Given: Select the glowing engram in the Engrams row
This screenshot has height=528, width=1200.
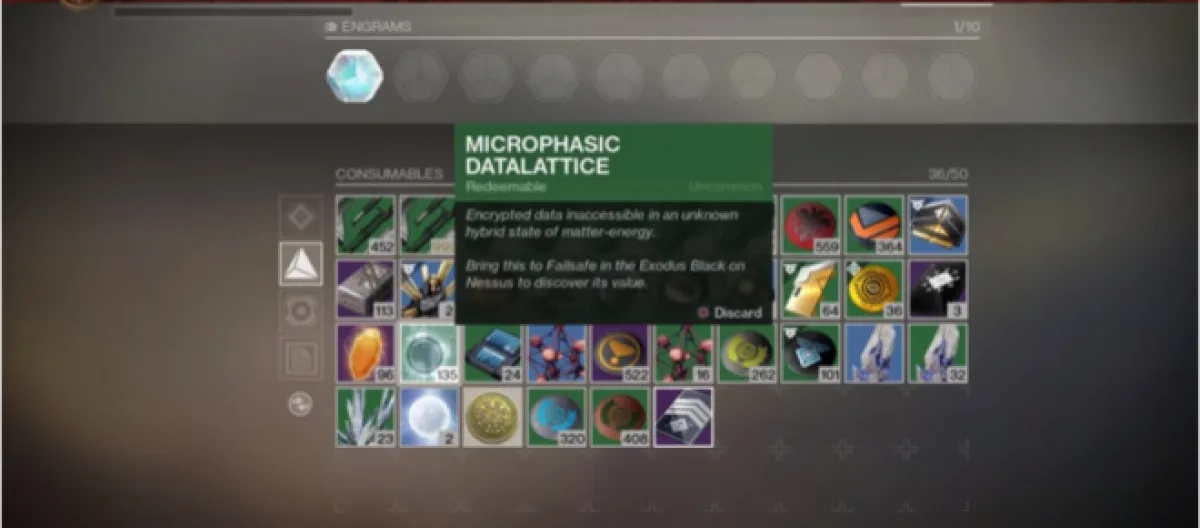Looking at the screenshot, I should point(354,76).
